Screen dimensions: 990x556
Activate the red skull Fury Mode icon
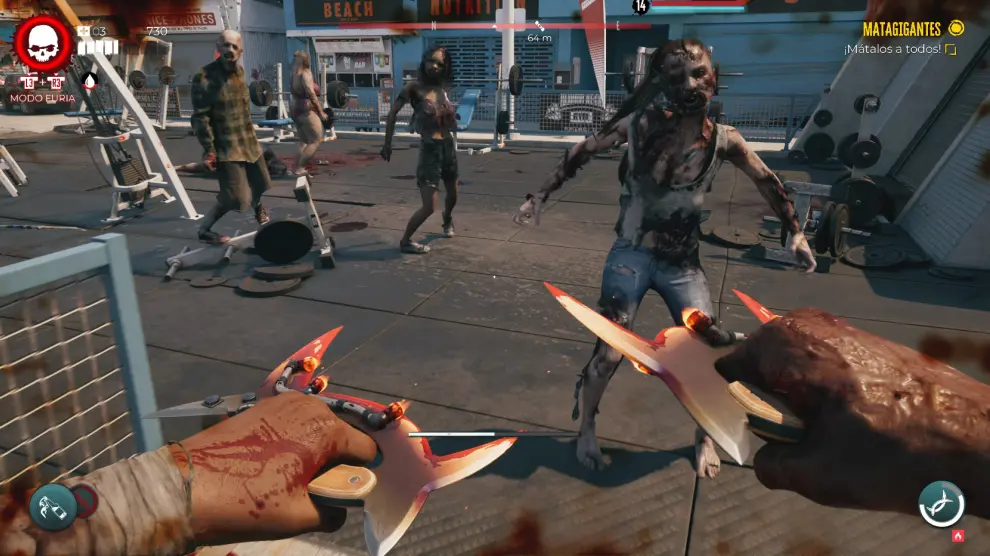pos(43,44)
